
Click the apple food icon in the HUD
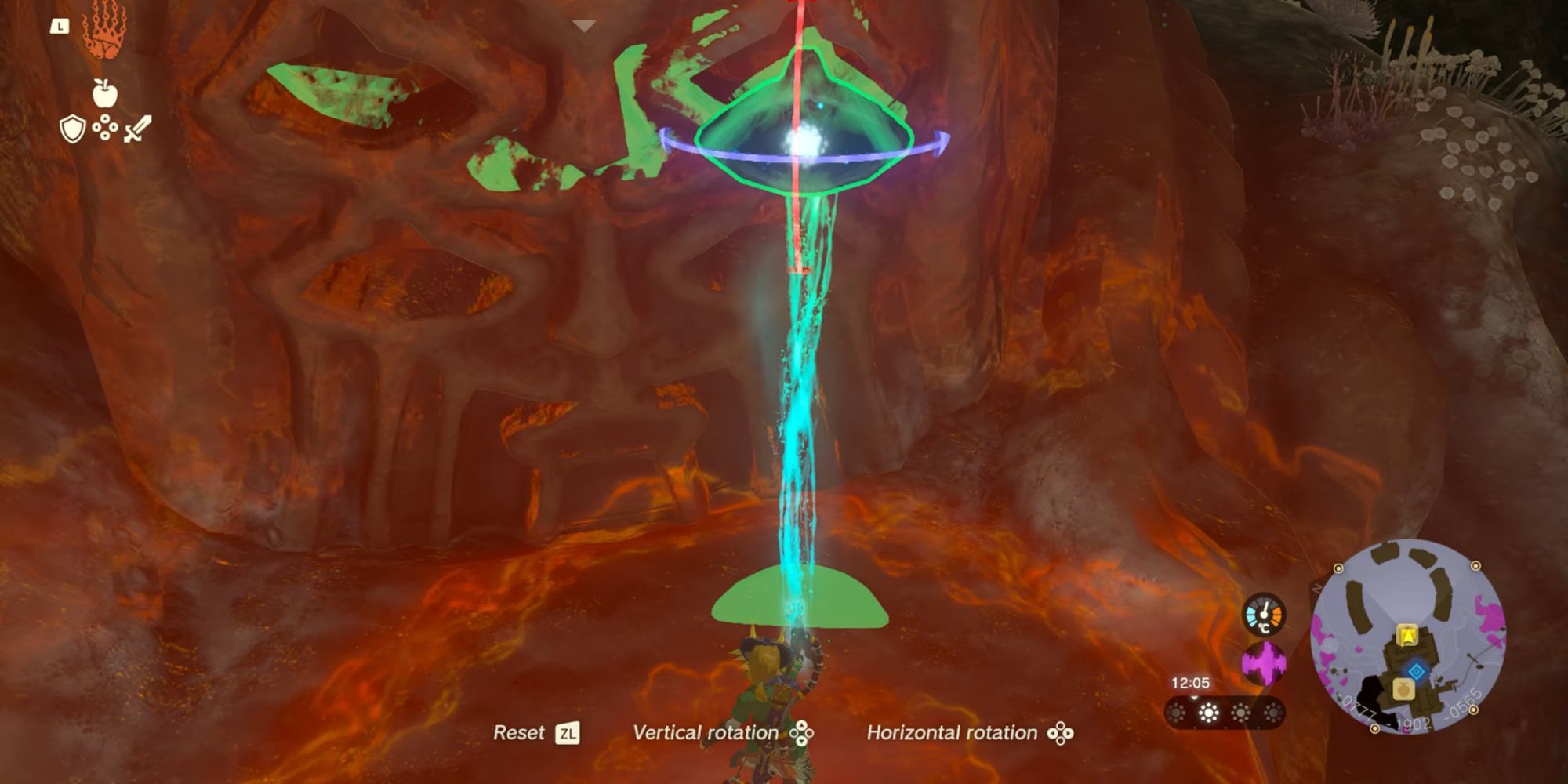coord(105,93)
